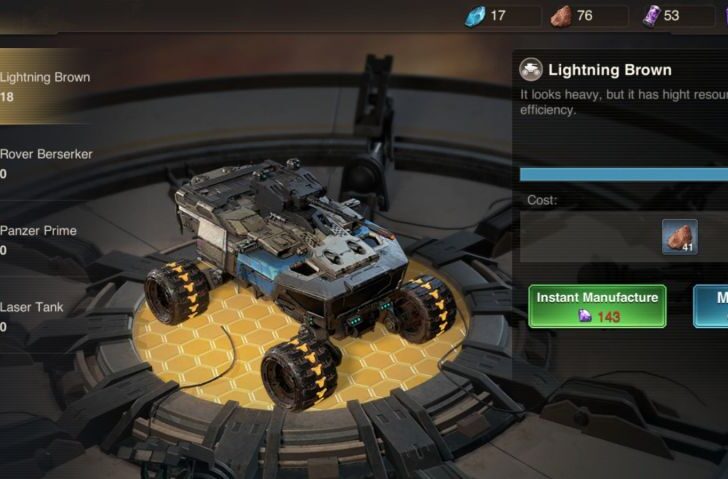Screen dimensions: 728x479
Task: Select Lightning Brown from the vehicle list
Action: pos(45,87)
